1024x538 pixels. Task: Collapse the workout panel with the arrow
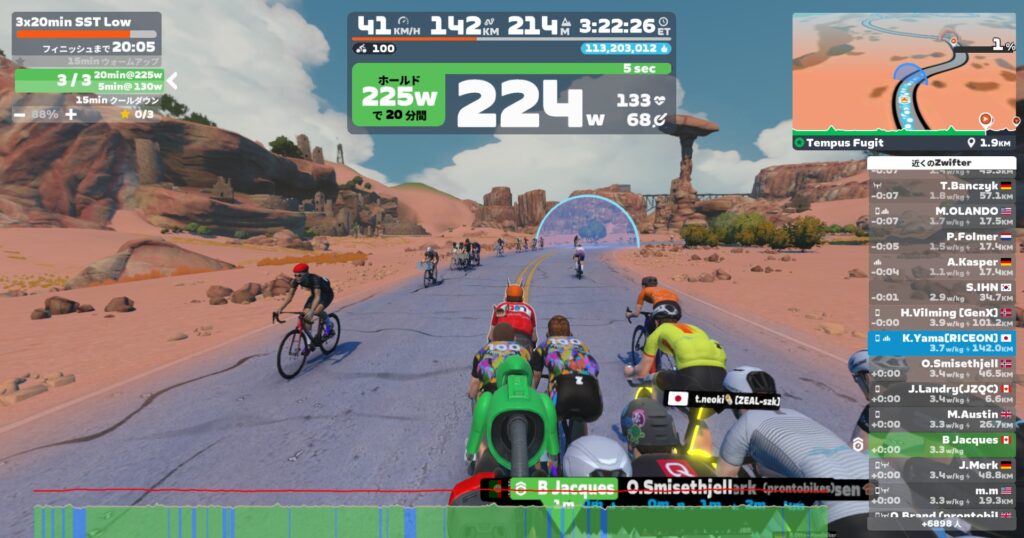[172, 81]
